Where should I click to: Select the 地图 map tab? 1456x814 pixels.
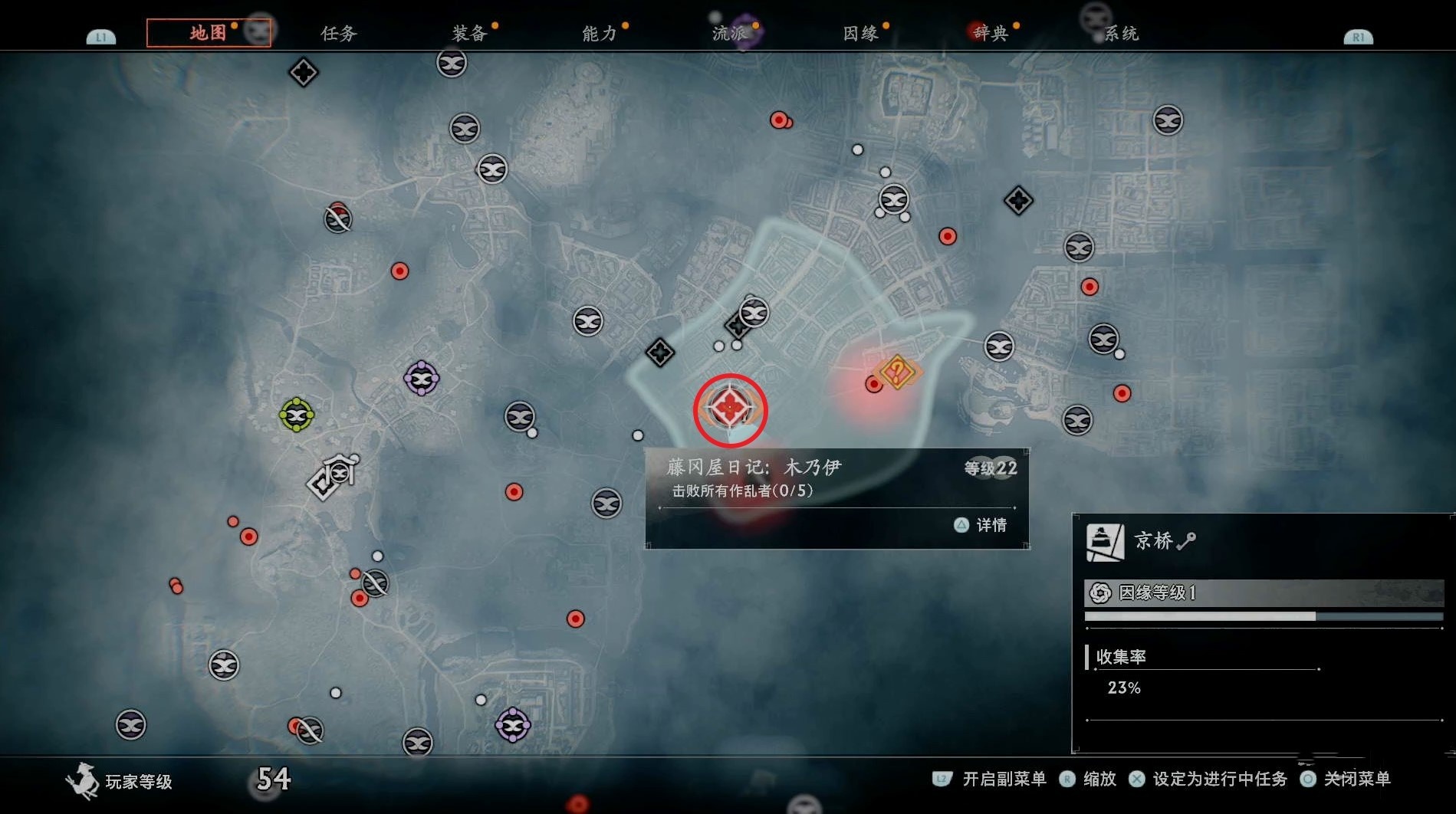pos(208,33)
